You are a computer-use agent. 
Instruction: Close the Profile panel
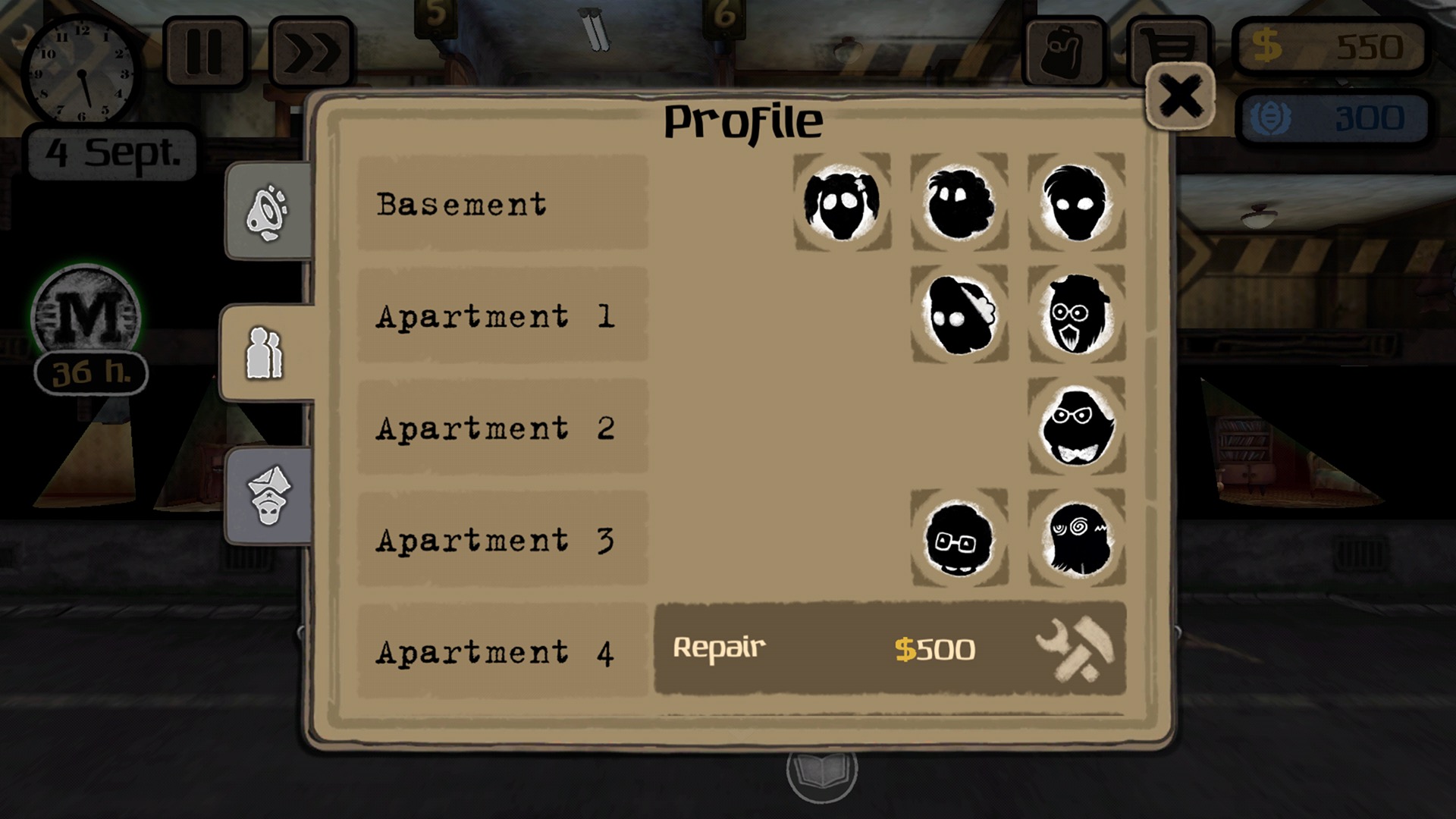(x=1180, y=97)
